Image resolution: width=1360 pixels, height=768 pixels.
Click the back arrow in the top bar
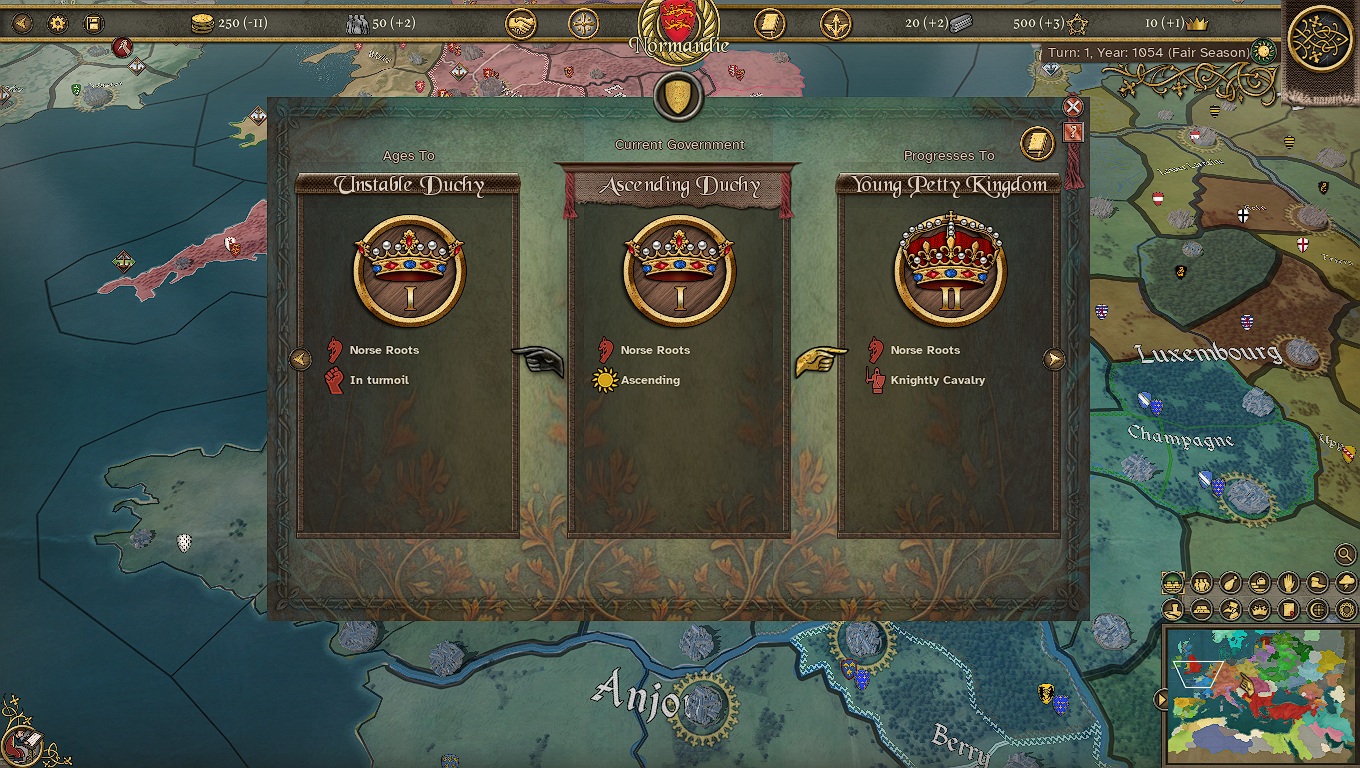(x=21, y=23)
